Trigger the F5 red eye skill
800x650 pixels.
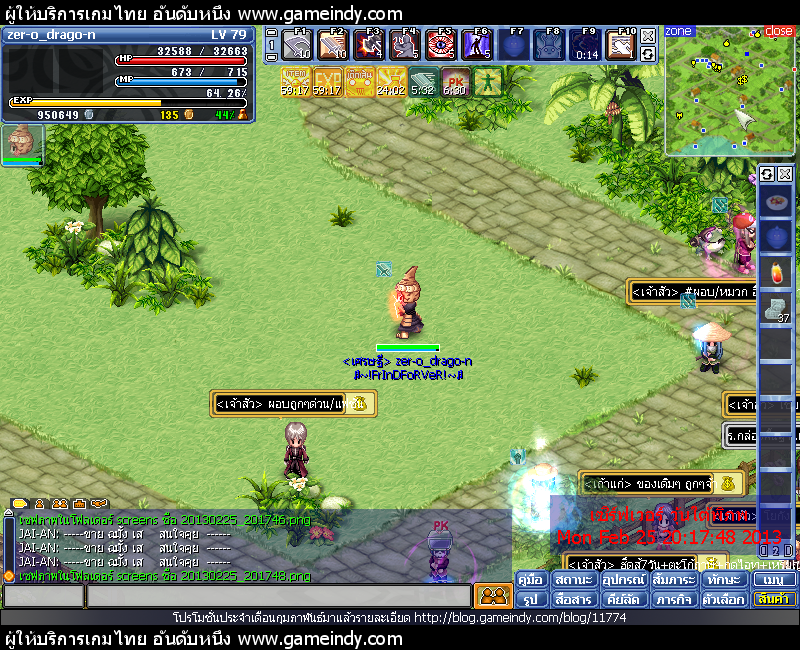[x=441, y=46]
